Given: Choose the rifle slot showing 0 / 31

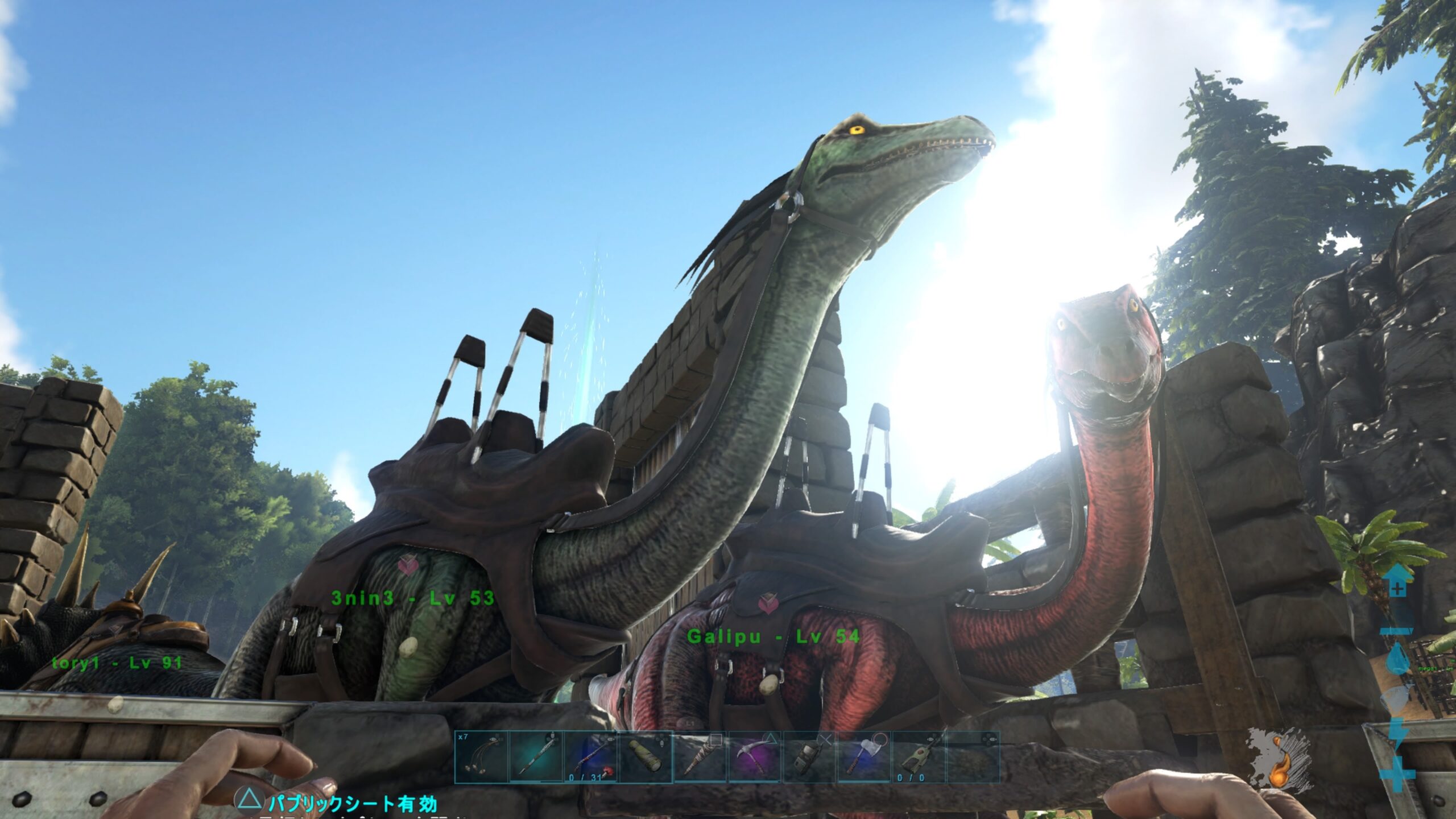Looking at the screenshot, I should [x=590, y=758].
